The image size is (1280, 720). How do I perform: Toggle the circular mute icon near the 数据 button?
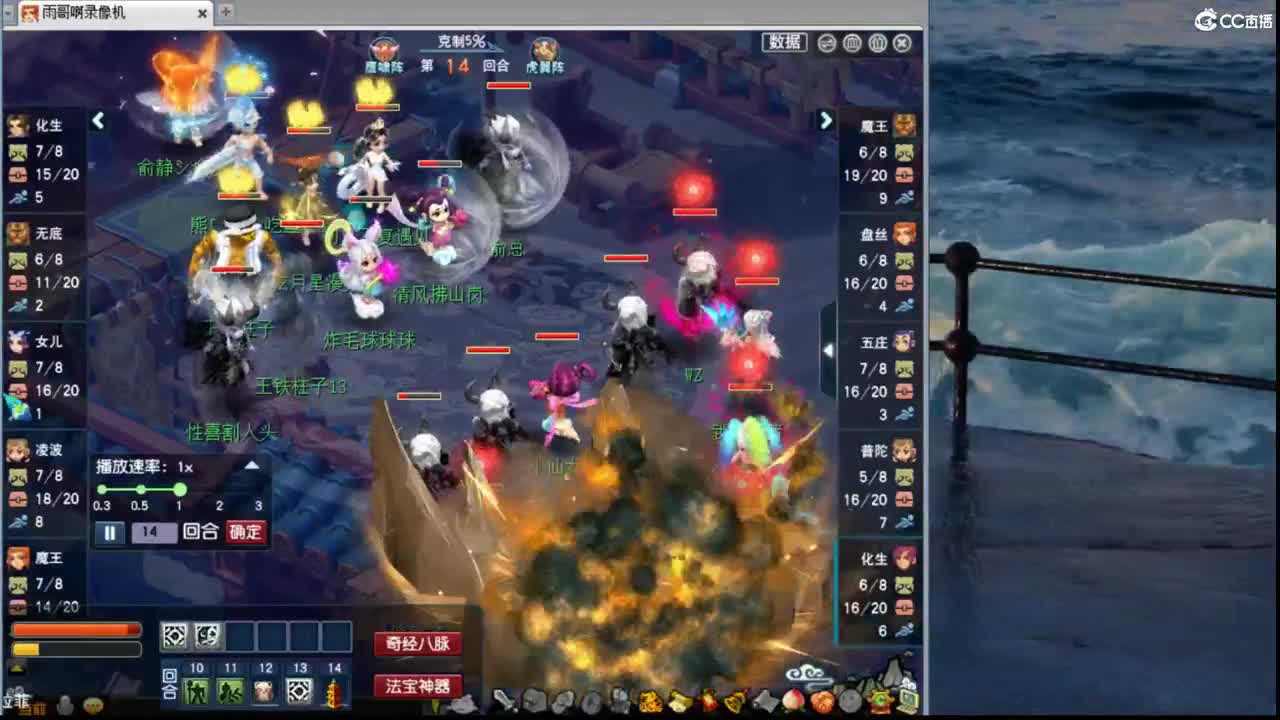click(826, 43)
